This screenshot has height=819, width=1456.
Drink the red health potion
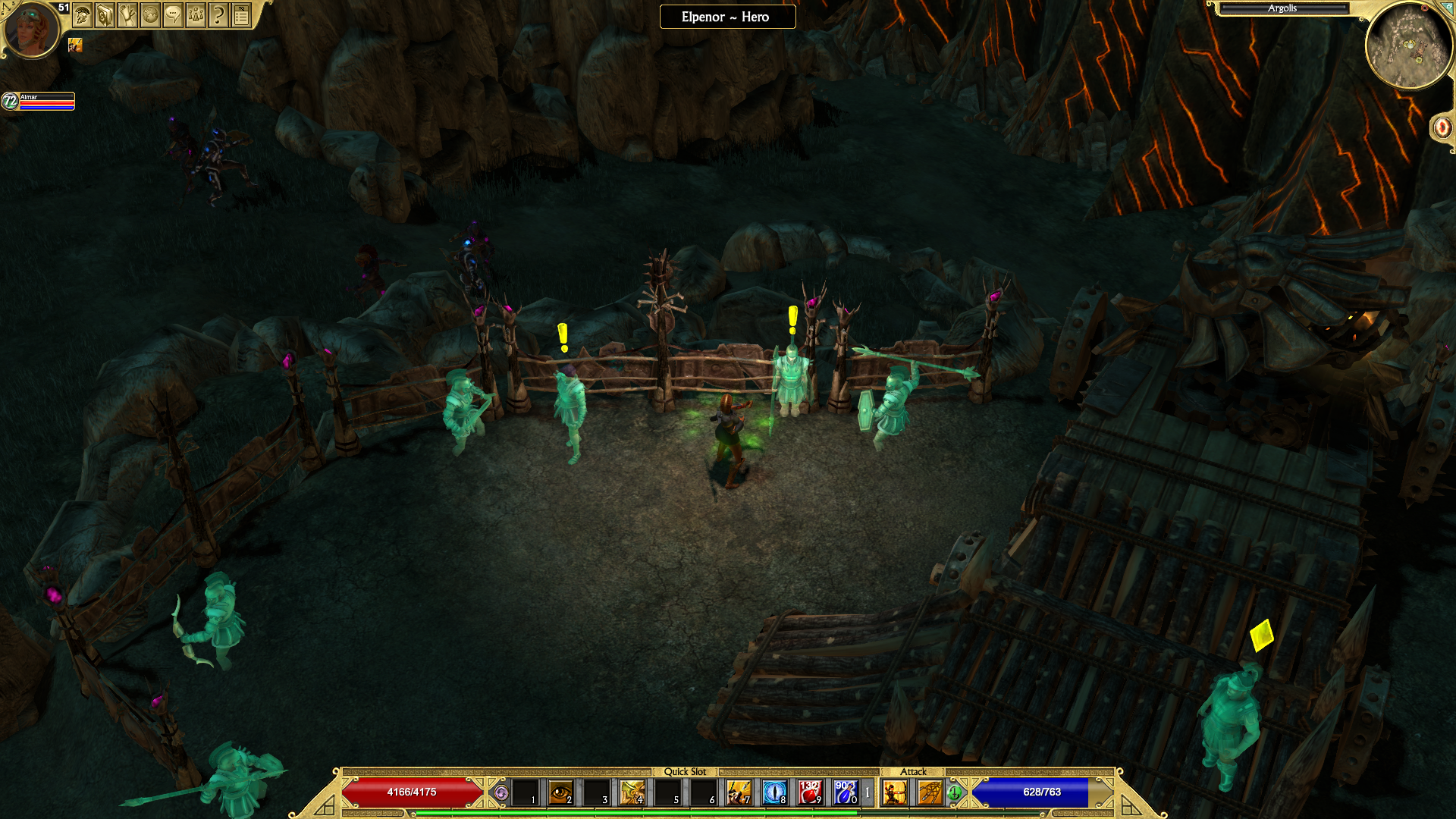click(810, 792)
